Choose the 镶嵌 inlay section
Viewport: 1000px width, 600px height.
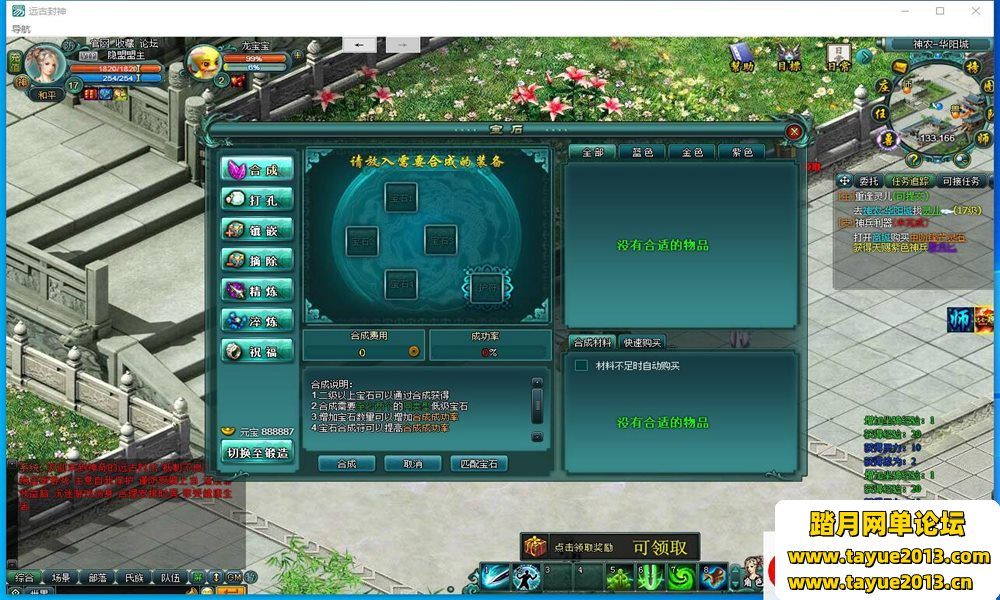coord(258,229)
